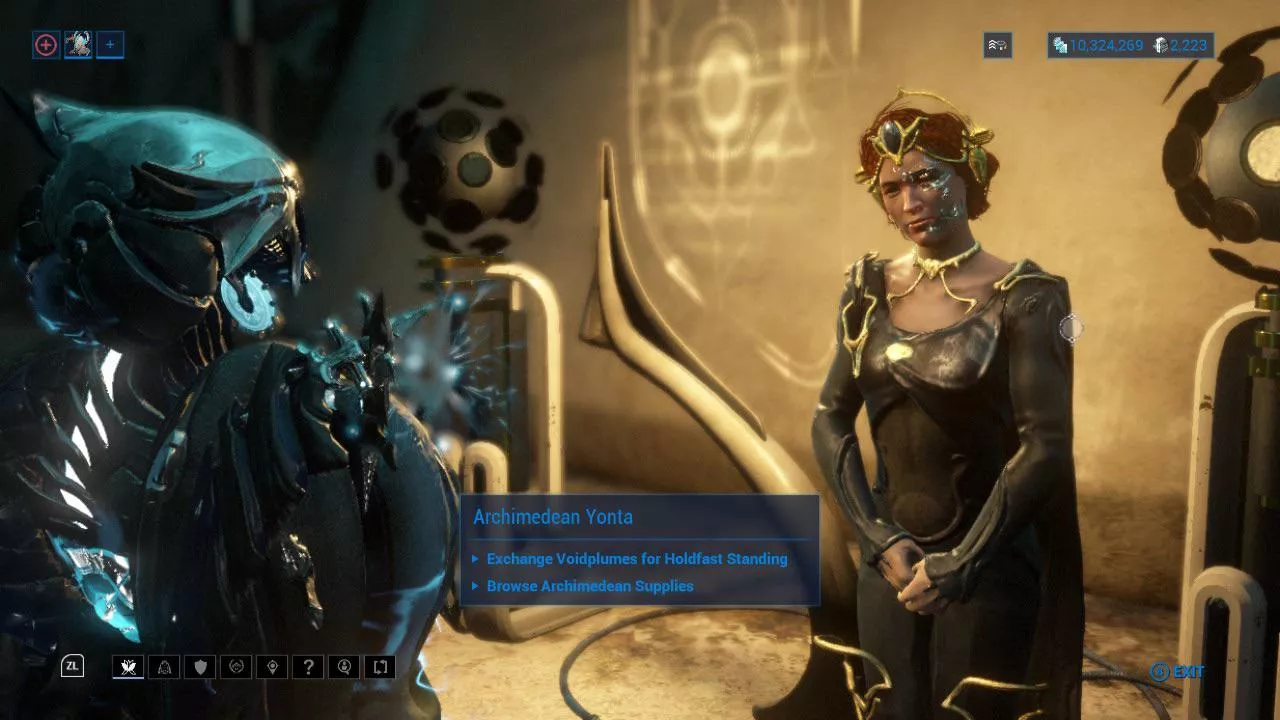Activate the map waypoint marker icon
The width and height of the screenshot is (1280, 720).
pyautogui.click(x=273, y=667)
